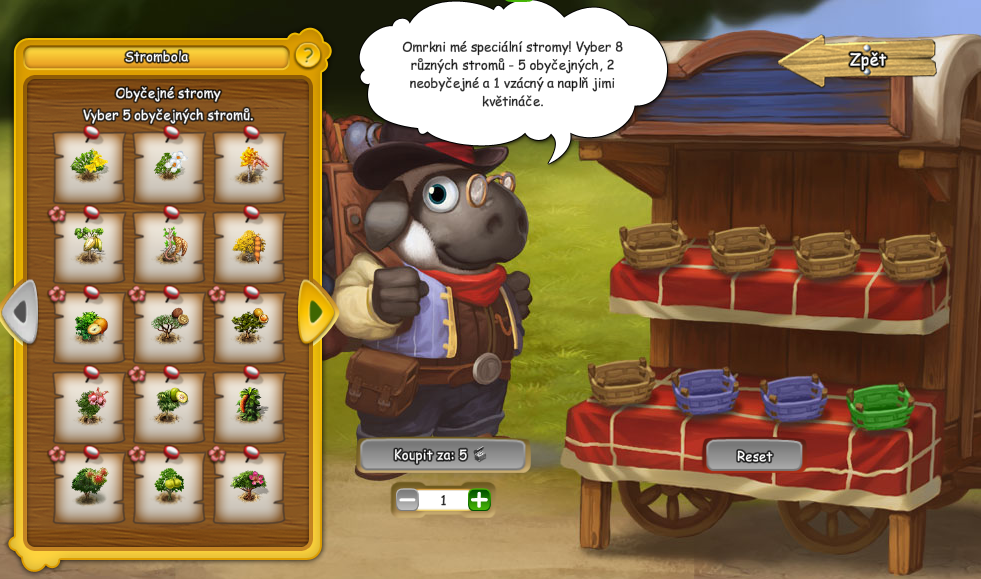This screenshot has width=981, height=579.
Task: Increase quantity with the green plus
Action: pyautogui.click(x=480, y=500)
